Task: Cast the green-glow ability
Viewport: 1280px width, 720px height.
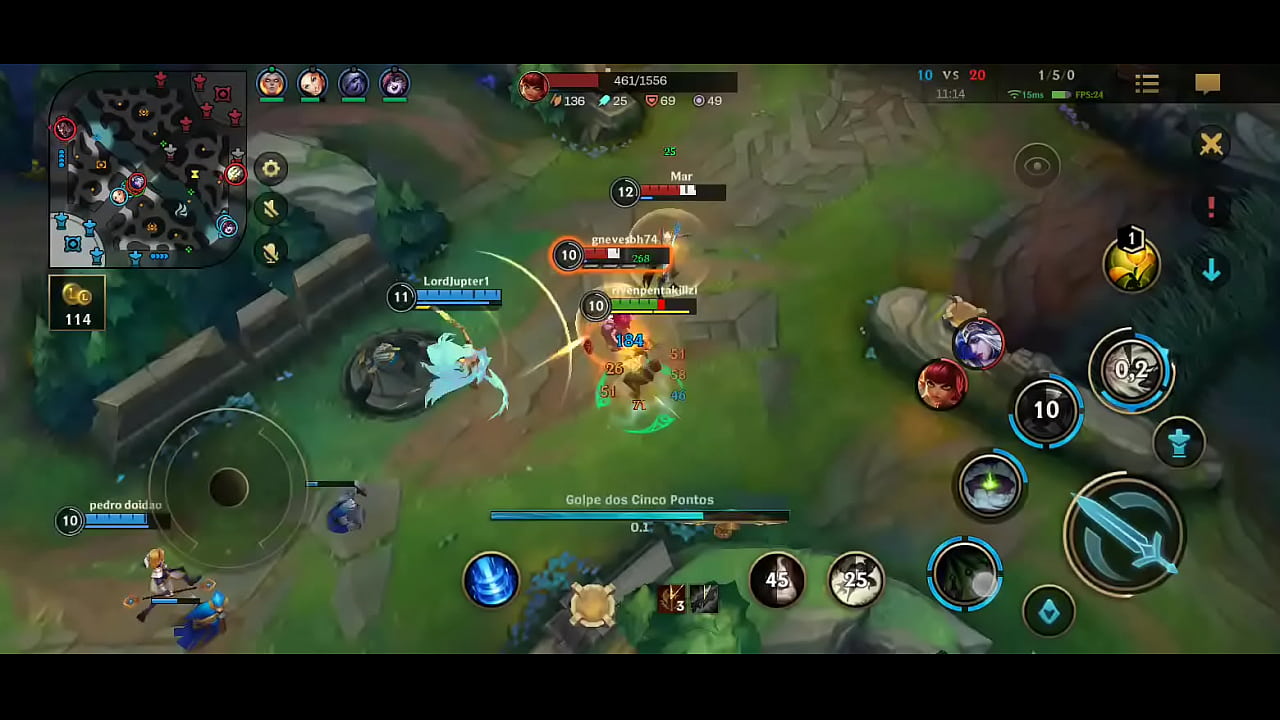Action: pyautogui.click(x=989, y=487)
